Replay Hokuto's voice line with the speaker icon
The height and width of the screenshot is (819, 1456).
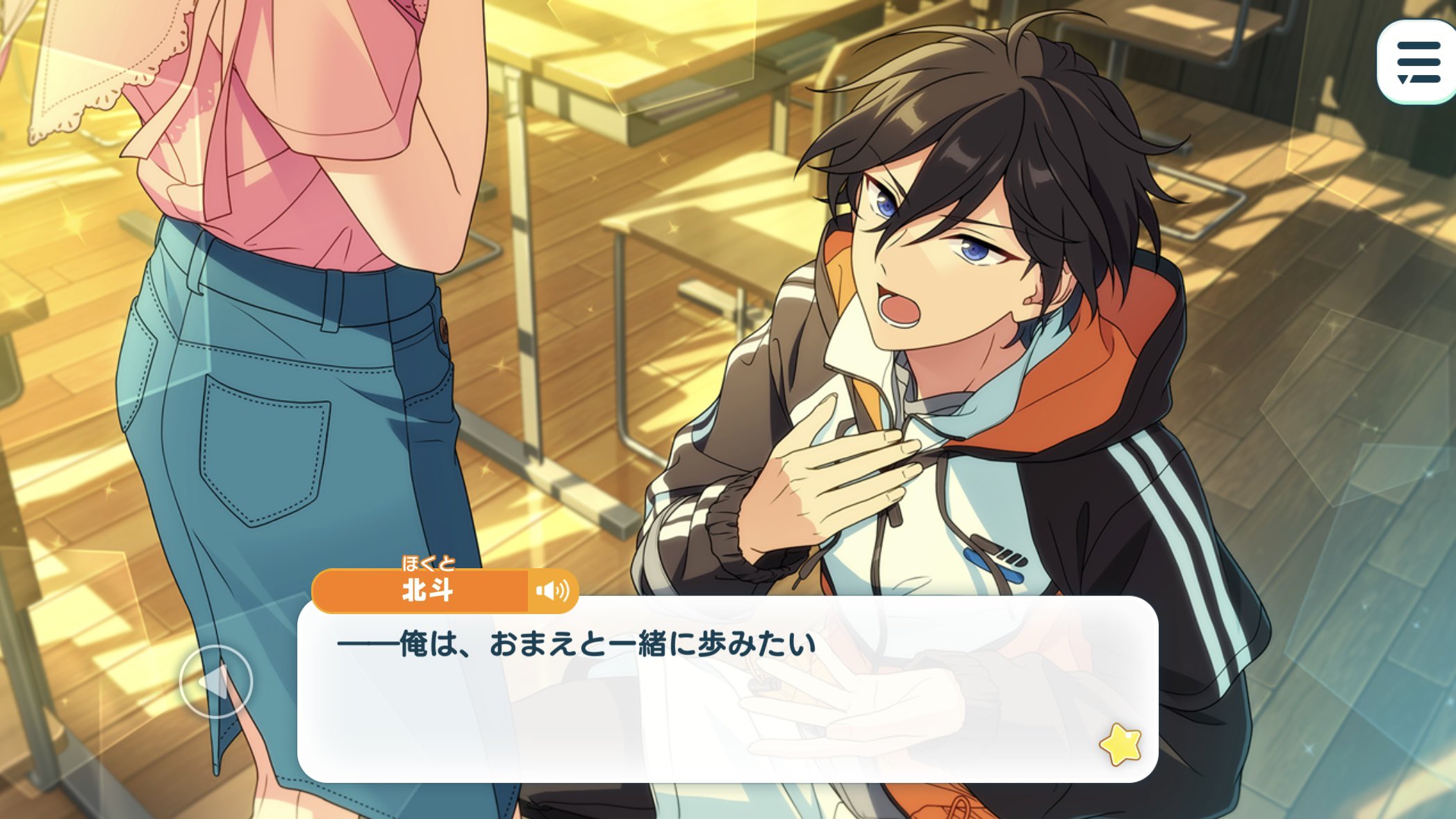[552, 591]
